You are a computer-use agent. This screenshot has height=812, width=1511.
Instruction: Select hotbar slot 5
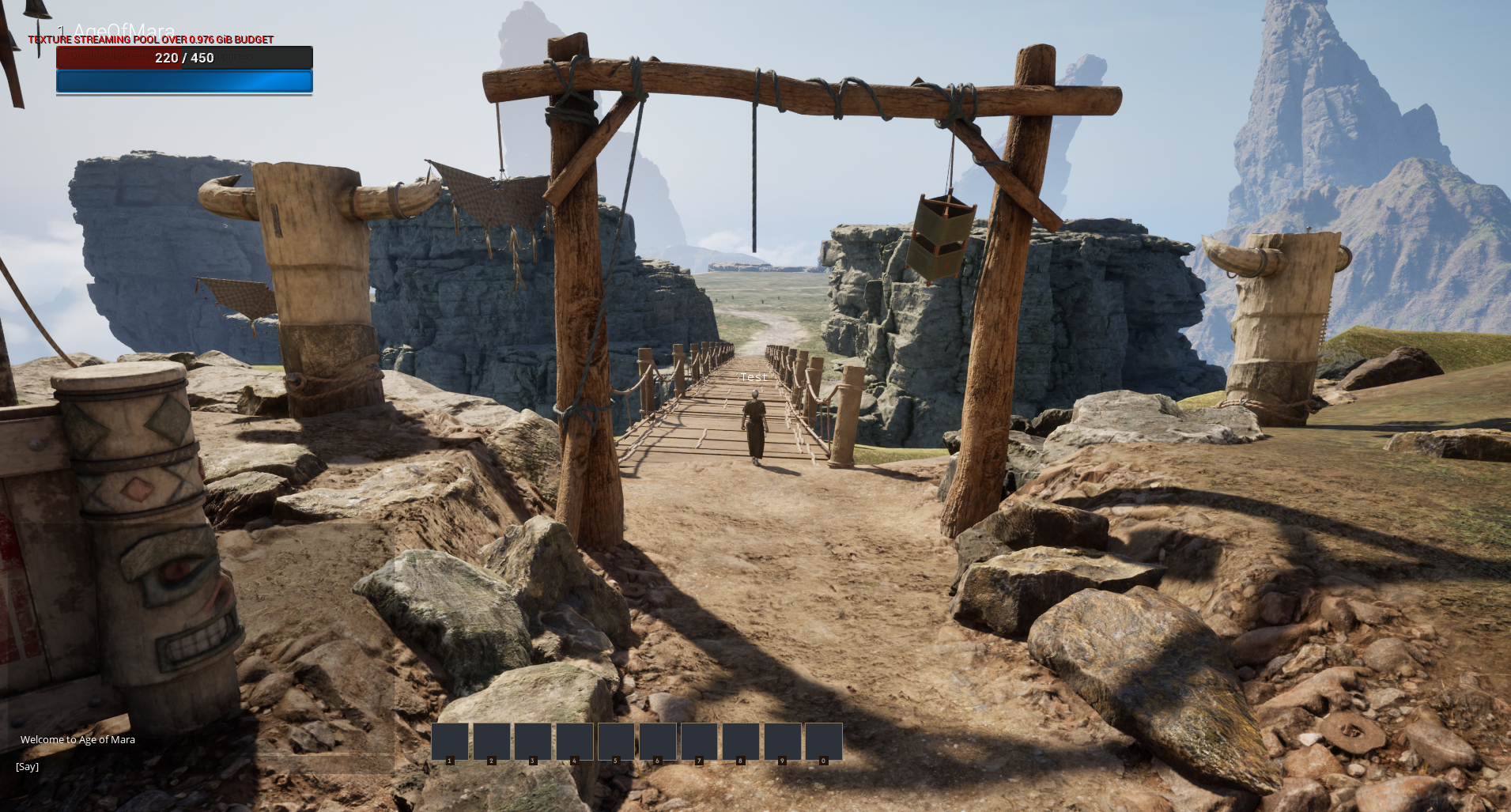[575, 741]
